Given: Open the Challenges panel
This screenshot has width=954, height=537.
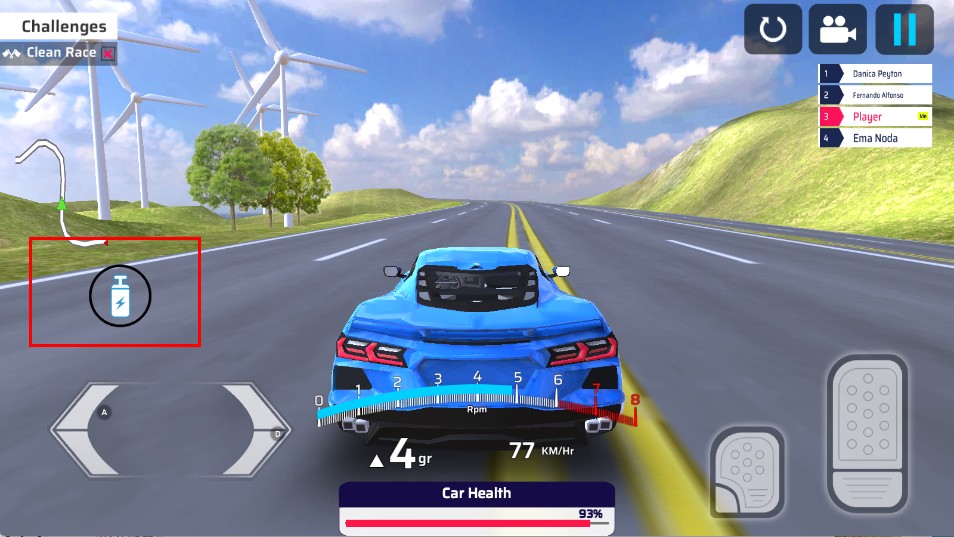Looking at the screenshot, I should [63, 27].
